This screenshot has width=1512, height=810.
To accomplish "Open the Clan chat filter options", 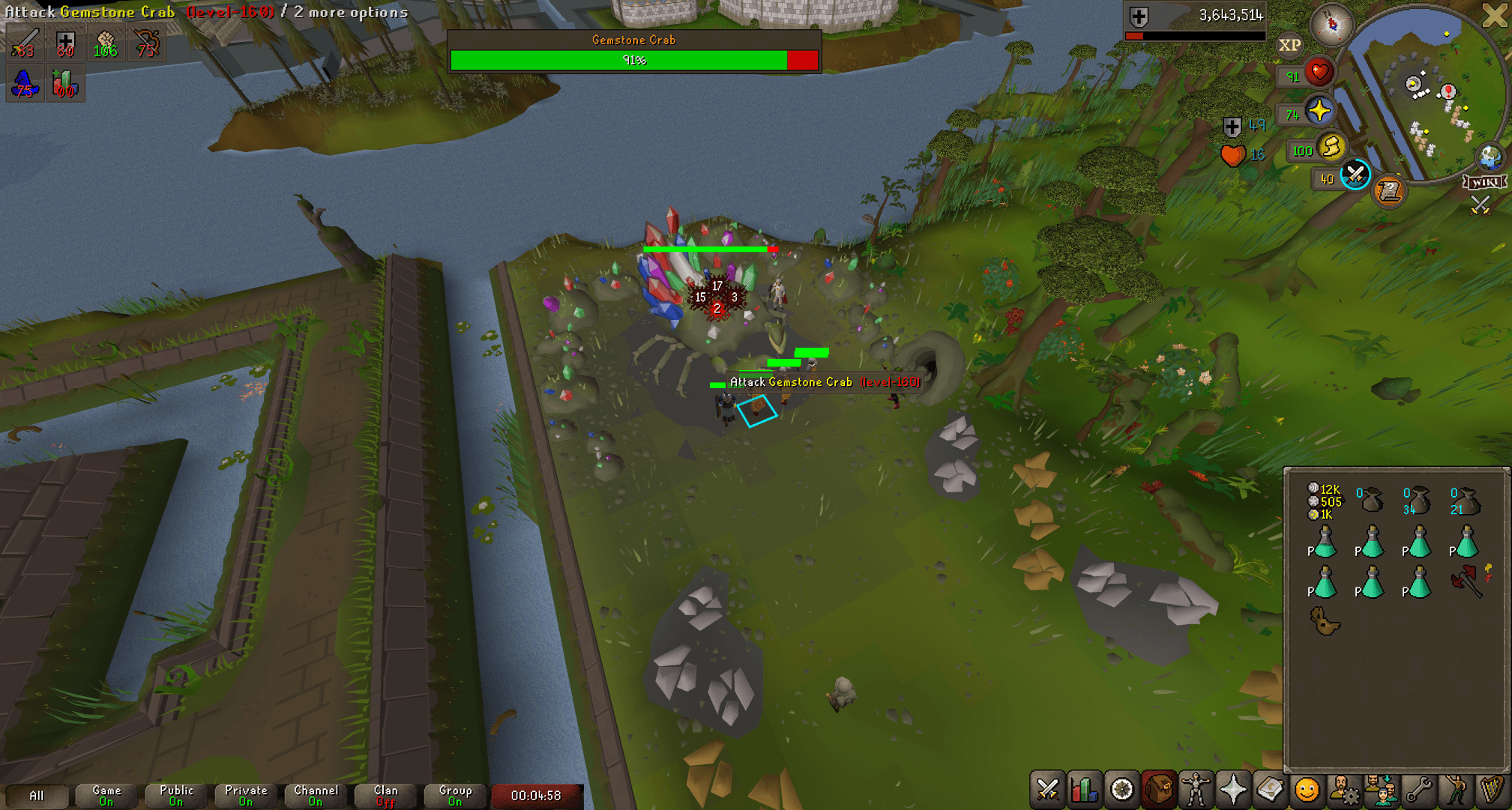I will pyautogui.click(x=385, y=794).
